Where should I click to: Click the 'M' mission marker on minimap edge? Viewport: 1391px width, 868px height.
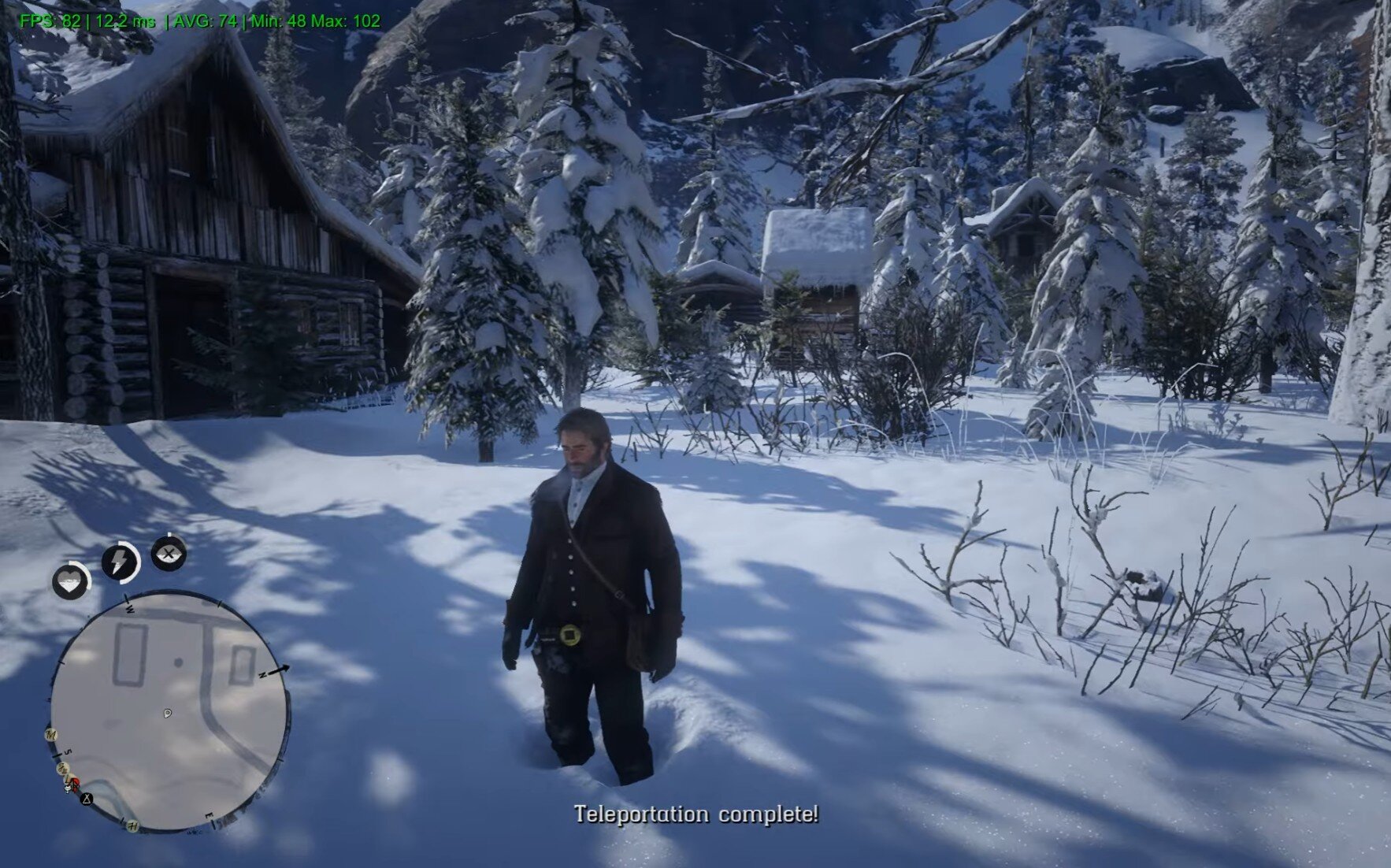pos(51,735)
